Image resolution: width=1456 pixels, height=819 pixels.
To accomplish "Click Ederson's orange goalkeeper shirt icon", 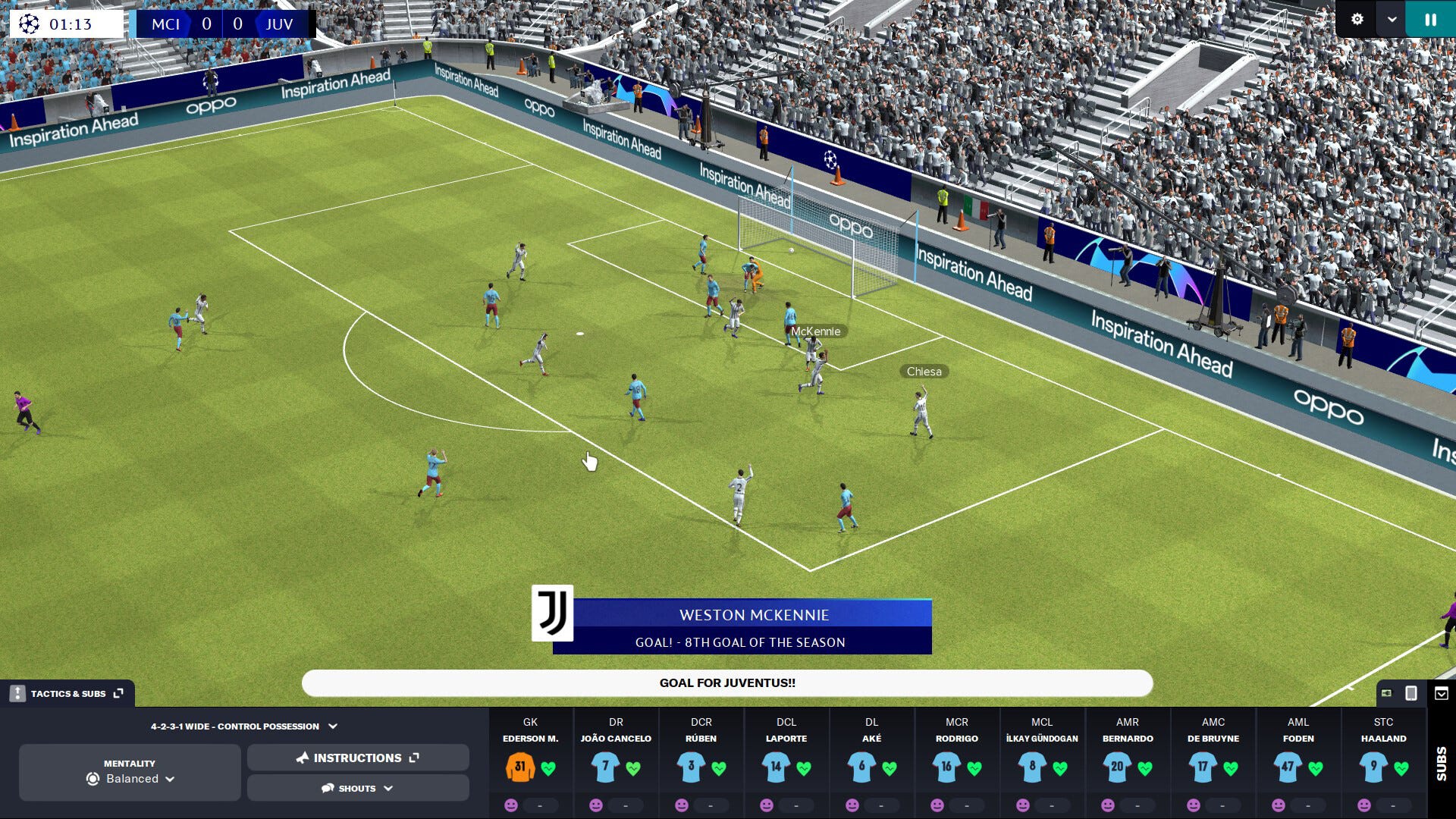I will tap(522, 768).
